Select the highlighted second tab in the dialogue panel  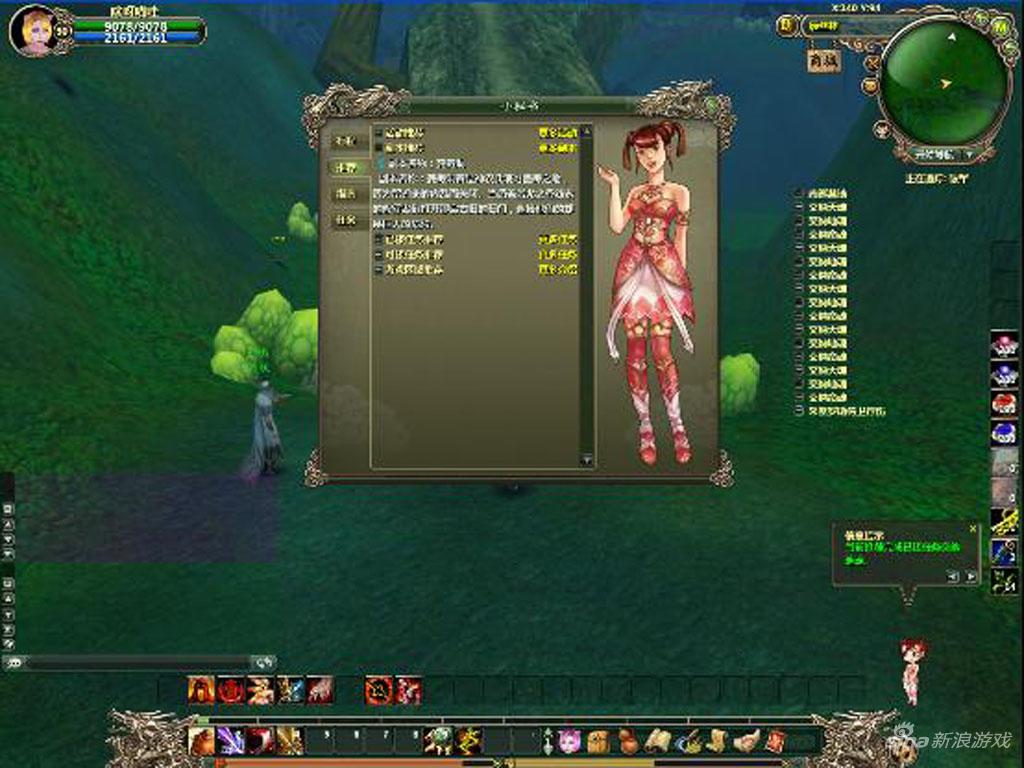pos(346,168)
